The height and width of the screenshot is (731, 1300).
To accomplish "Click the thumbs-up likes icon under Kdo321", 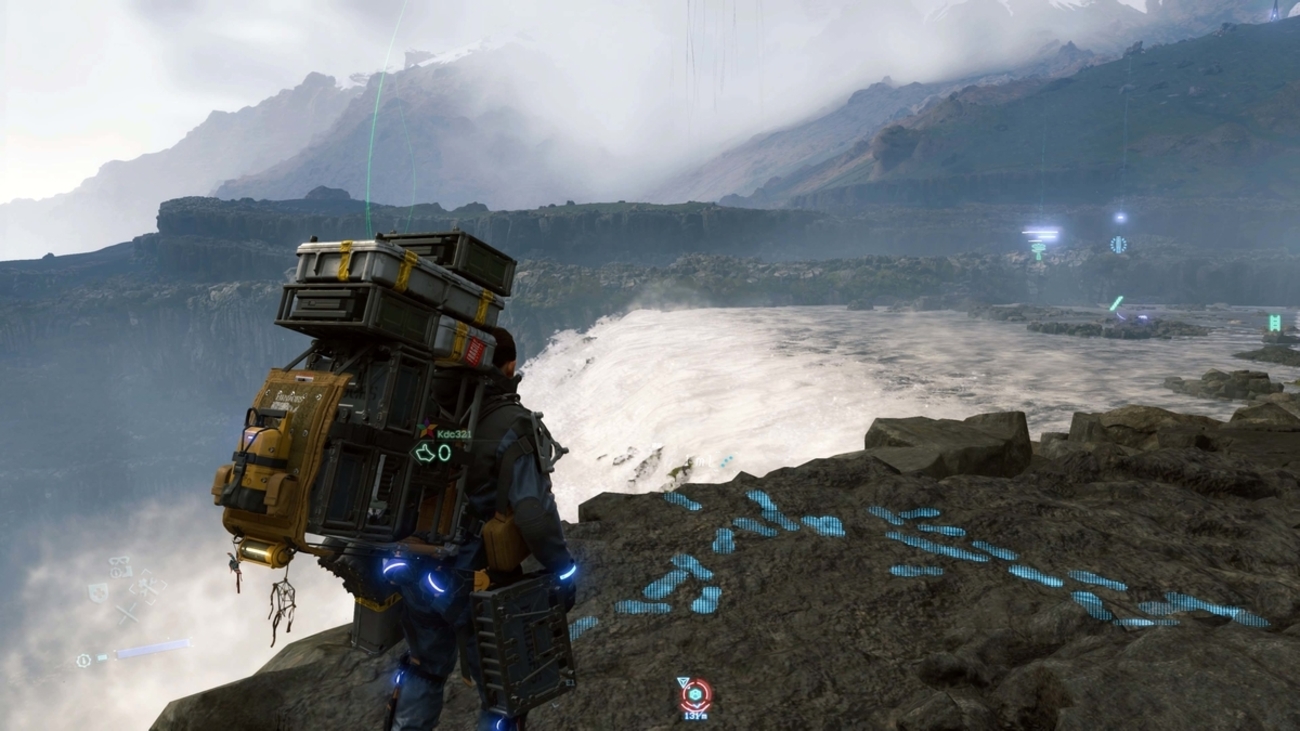I will coord(425,453).
